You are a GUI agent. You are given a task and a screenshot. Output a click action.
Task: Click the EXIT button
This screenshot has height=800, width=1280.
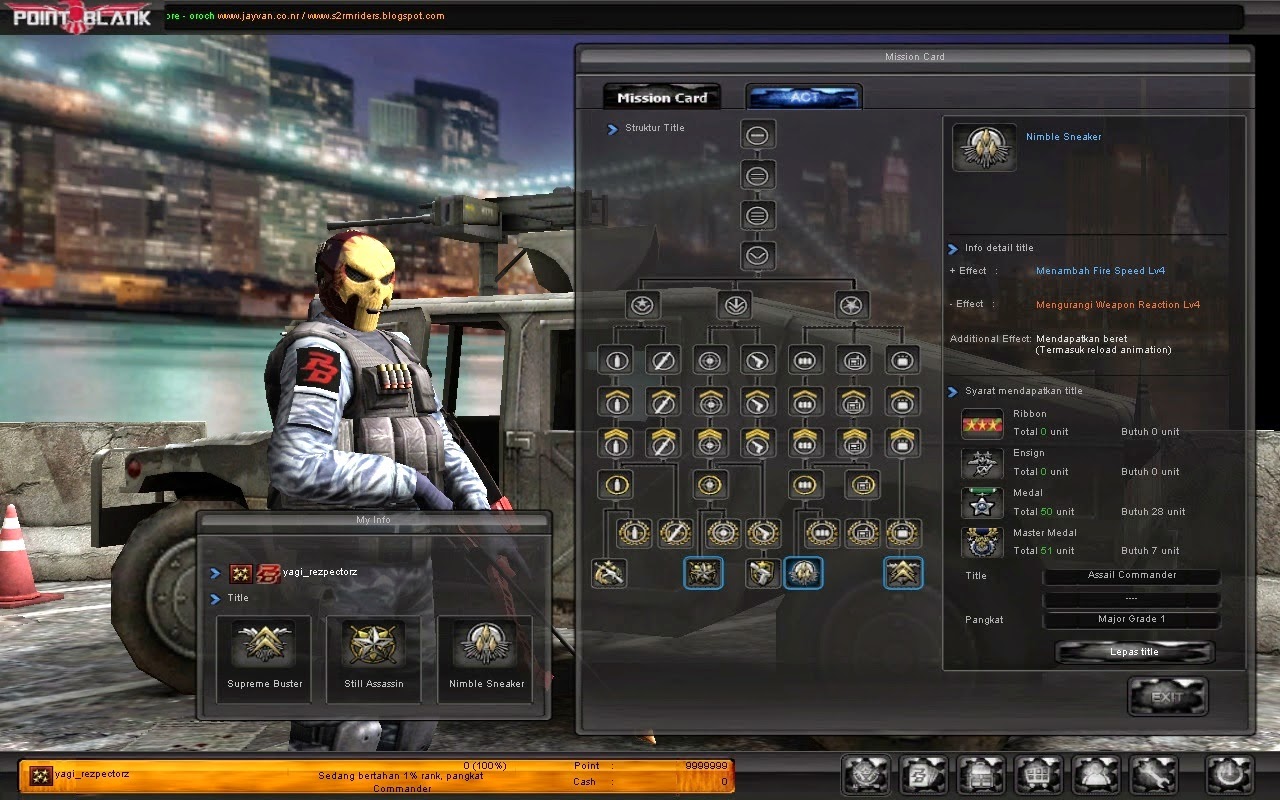click(1167, 697)
